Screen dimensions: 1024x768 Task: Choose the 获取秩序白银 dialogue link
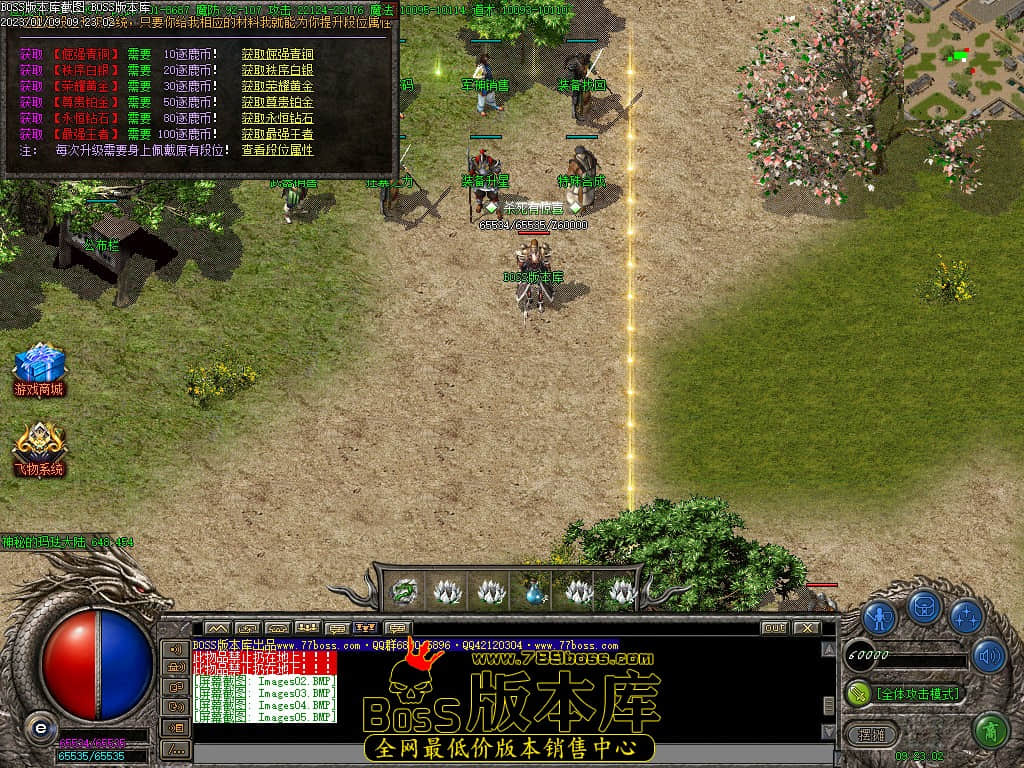[x=277, y=70]
